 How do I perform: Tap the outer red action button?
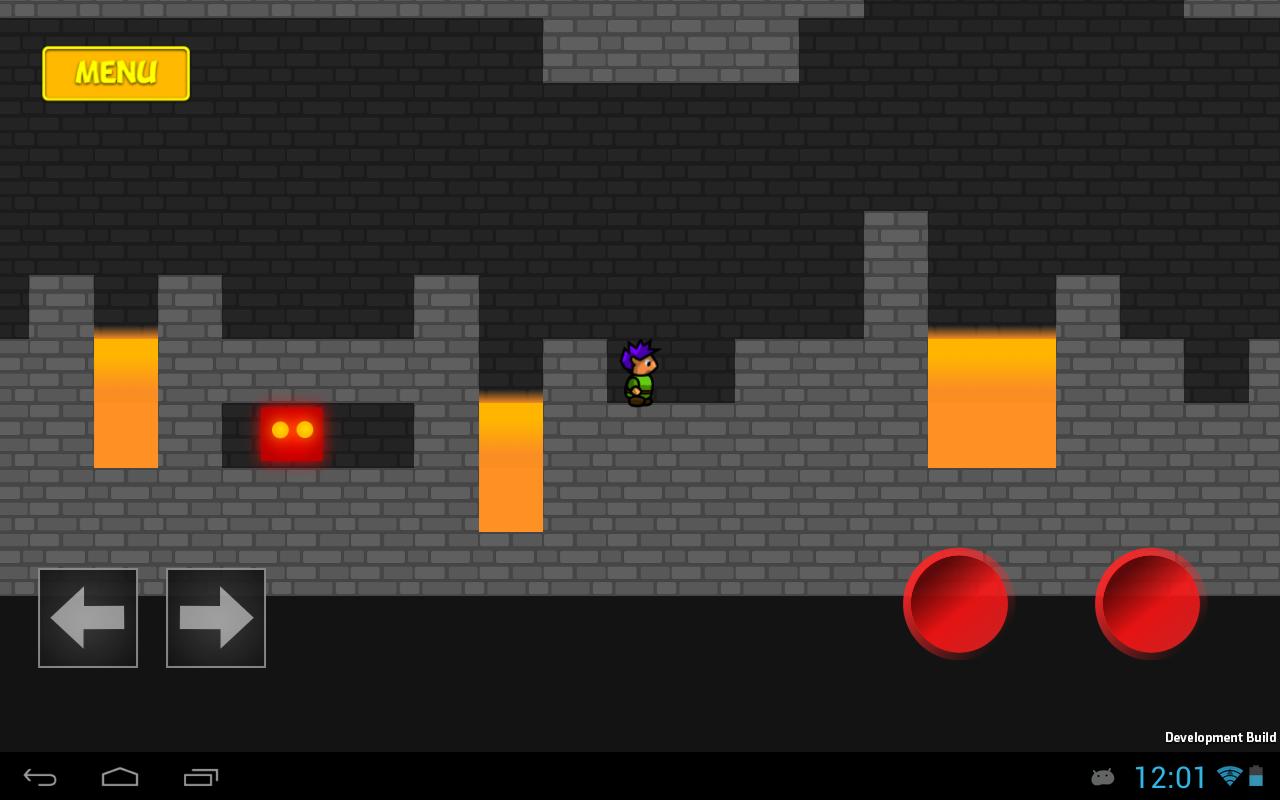[1147, 603]
